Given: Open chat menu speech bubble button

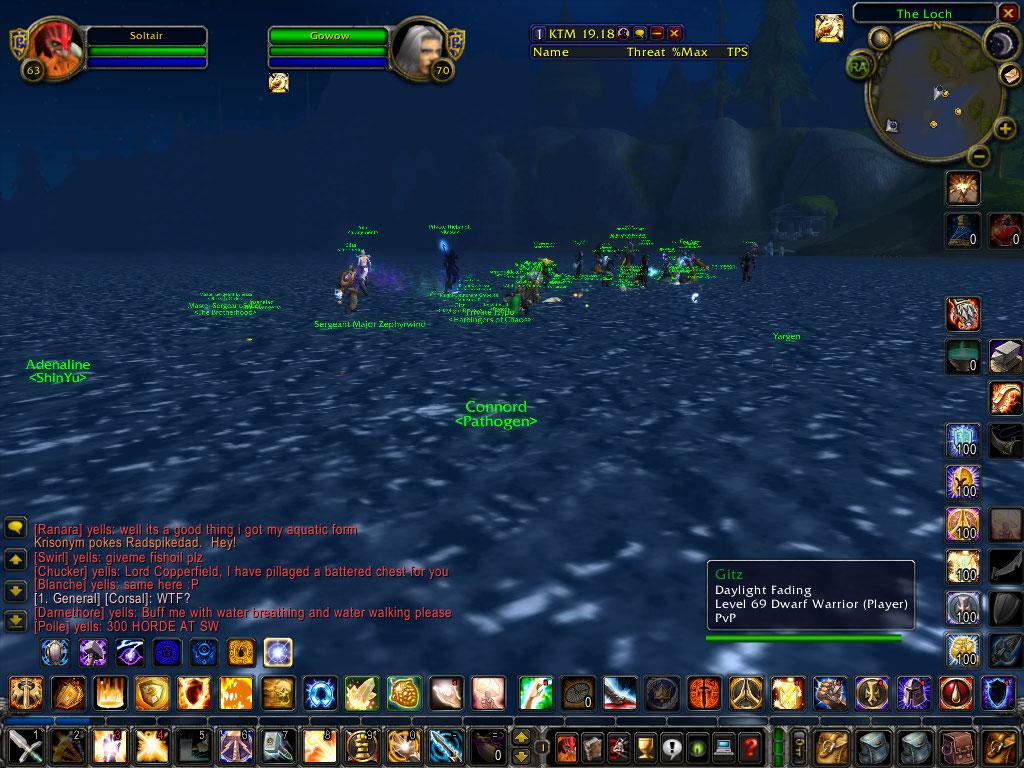Looking at the screenshot, I should (15, 527).
